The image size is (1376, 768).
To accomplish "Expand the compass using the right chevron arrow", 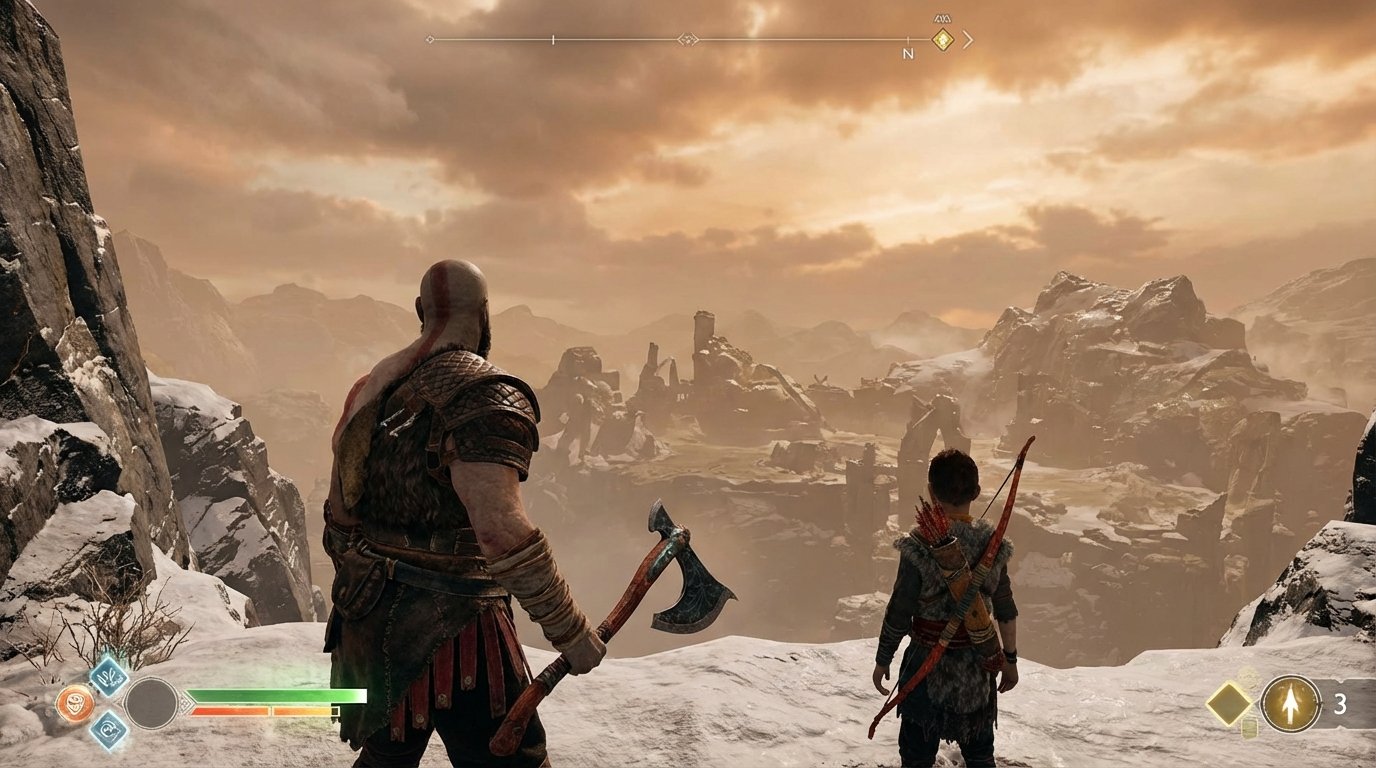I will 968,39.
